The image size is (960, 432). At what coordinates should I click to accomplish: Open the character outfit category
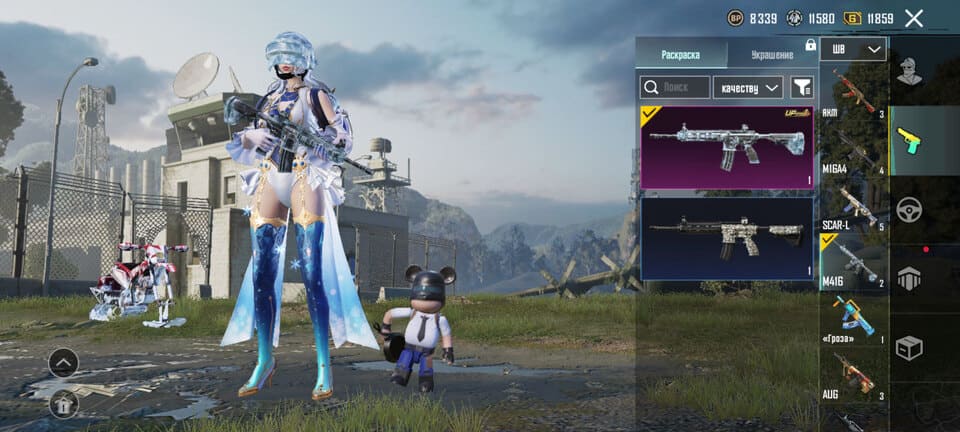pos(909,72)
